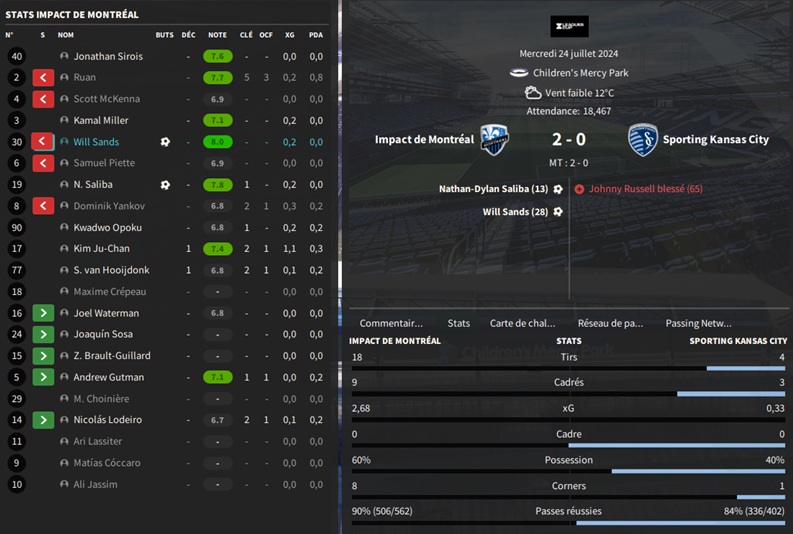Select Will Sands in the player list
The width and height of the screenshot is (793, 534).
click(x=96, y=142)
